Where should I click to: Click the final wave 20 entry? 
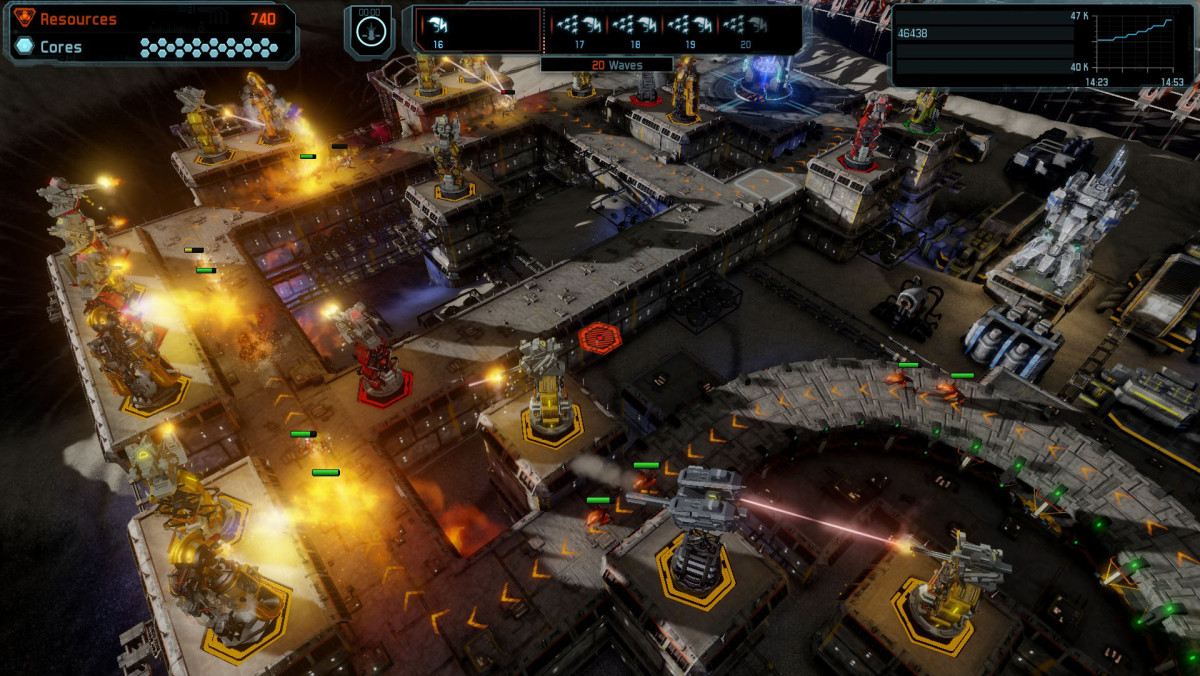(745, 29)
